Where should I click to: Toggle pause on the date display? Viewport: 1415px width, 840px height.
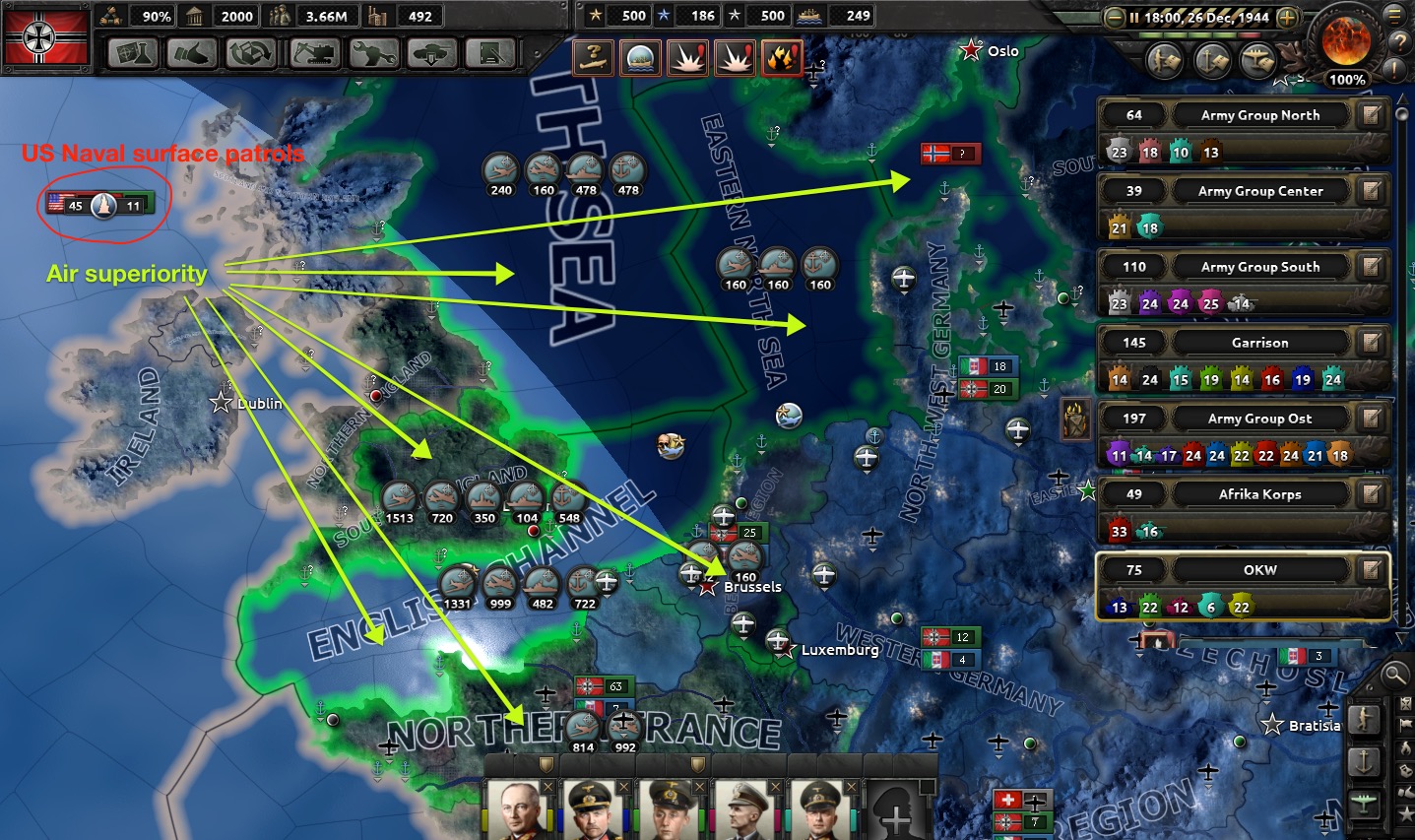[x=1199, y=17]
